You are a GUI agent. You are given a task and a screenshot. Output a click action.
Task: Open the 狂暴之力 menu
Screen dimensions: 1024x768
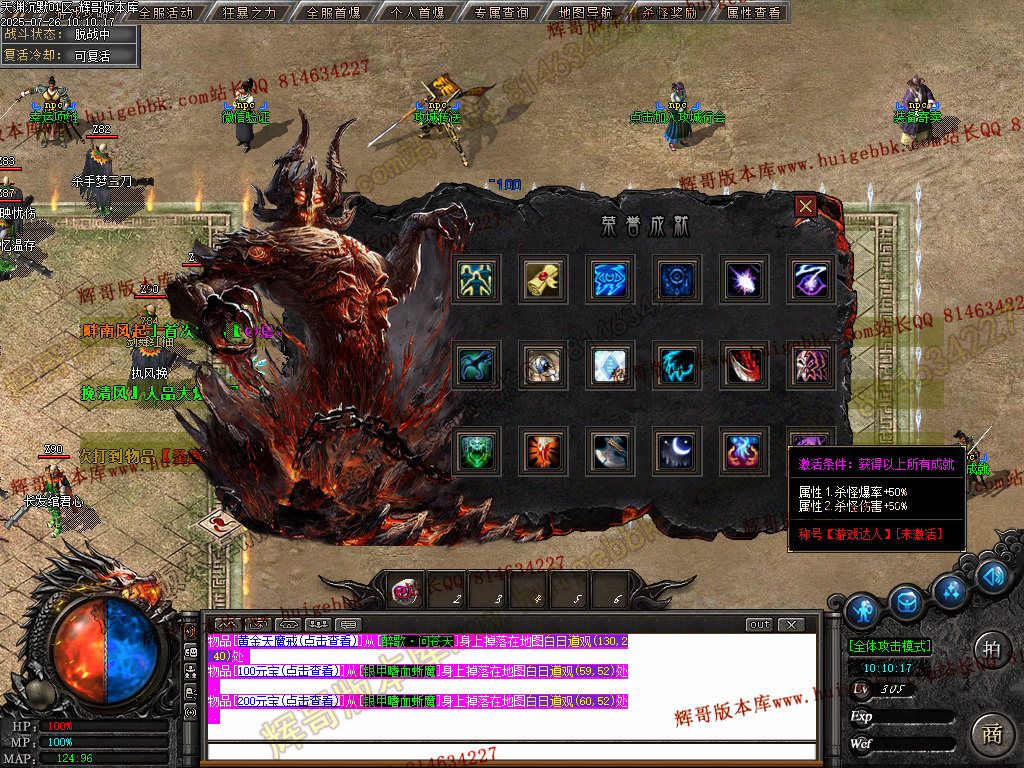click(x=248, y=13)
